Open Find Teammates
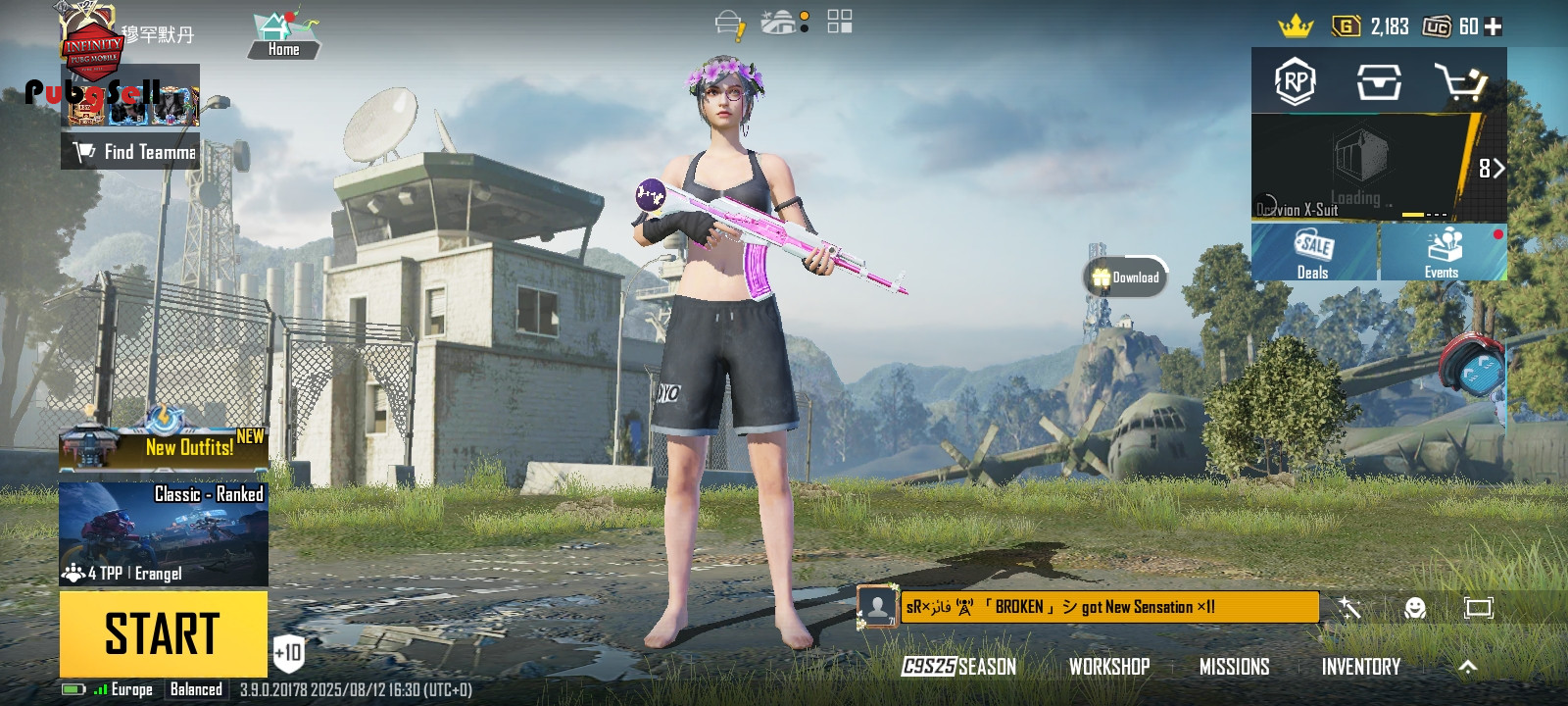Viewport: 1568px width, 706px height. [130, 152]
